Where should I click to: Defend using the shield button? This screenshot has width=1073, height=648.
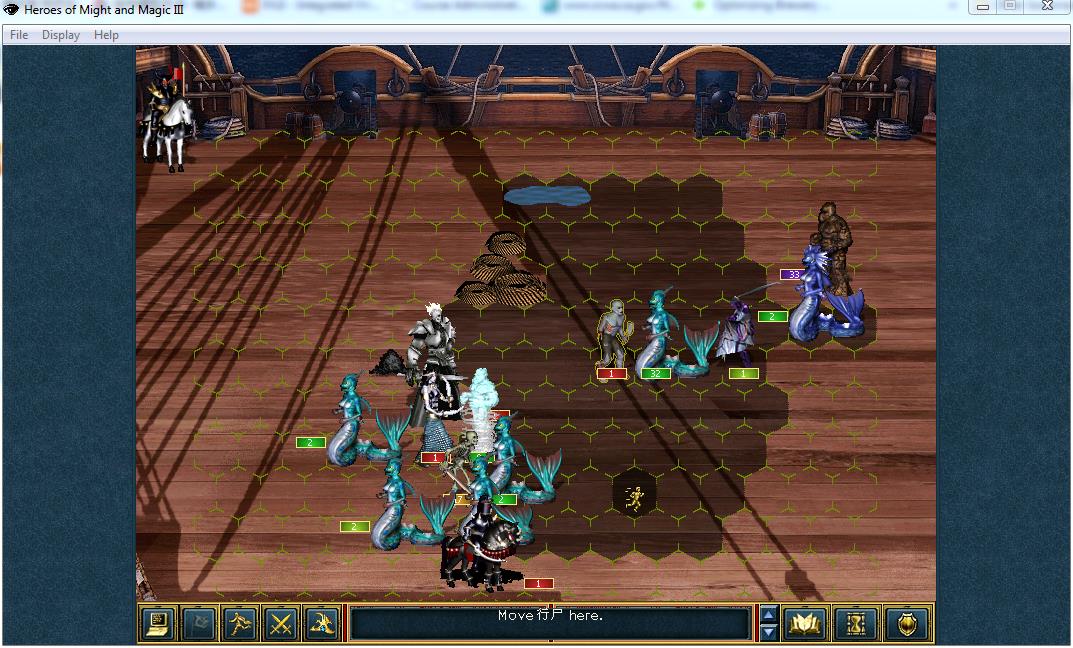906,624
